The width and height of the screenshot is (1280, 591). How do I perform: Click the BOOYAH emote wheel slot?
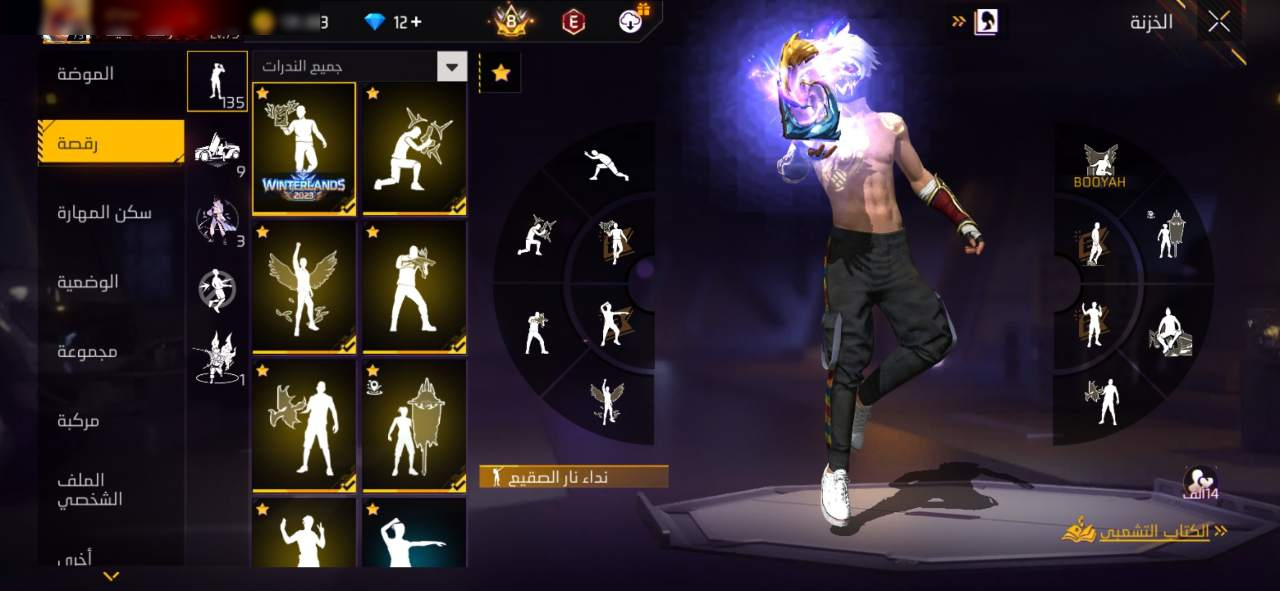[1101, 165]
